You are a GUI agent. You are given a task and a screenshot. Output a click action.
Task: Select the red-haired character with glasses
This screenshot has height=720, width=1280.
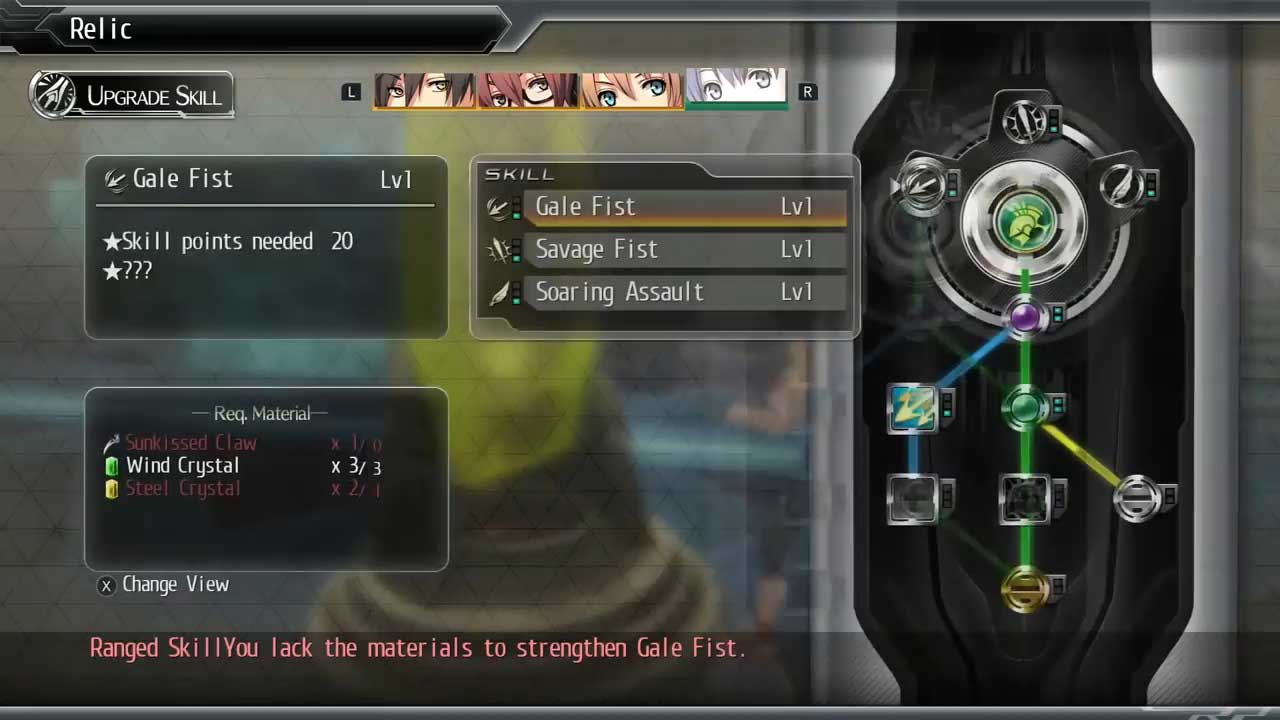coord(529,90)
